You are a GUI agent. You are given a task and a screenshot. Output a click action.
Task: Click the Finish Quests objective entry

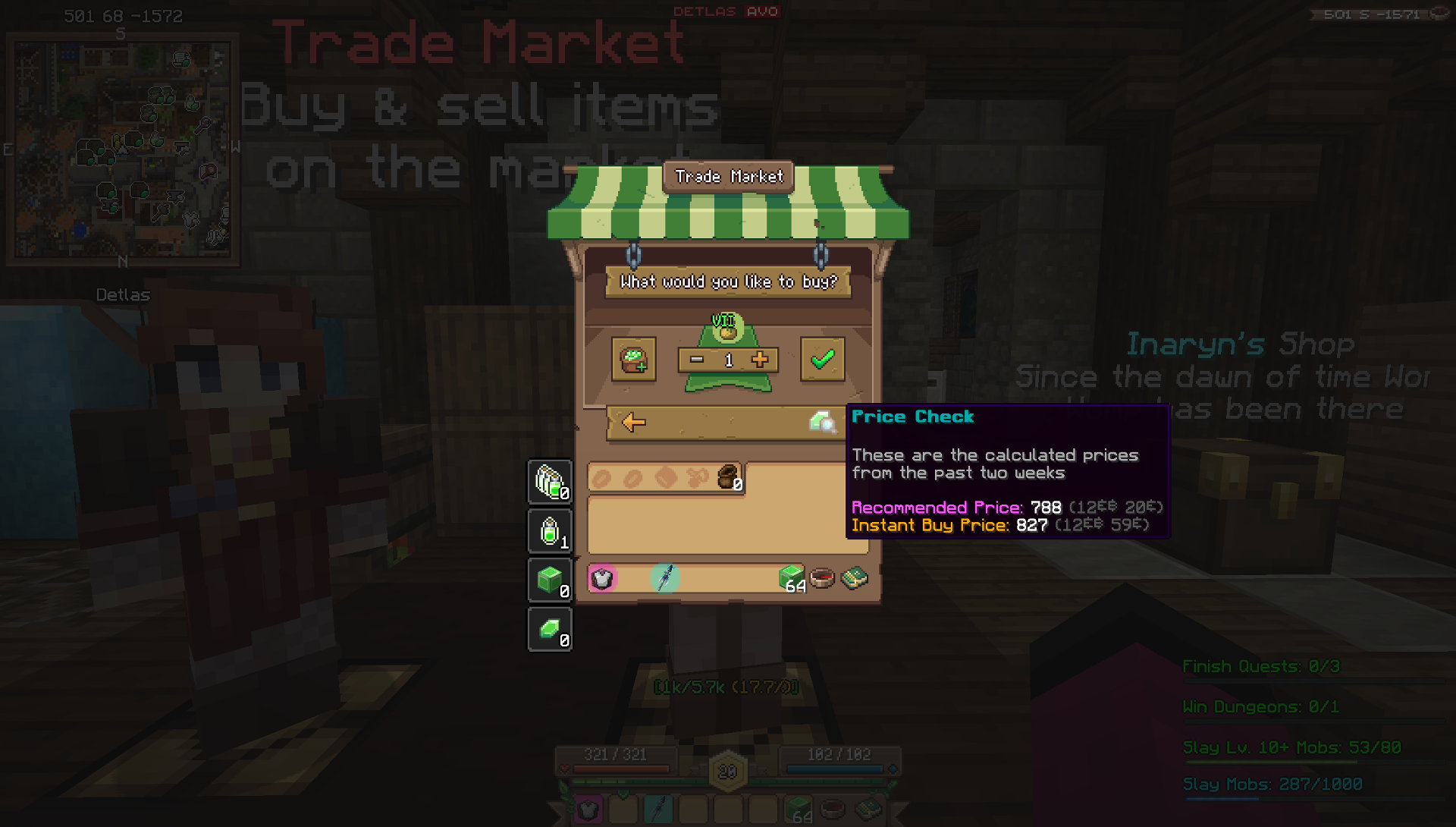click(1260, 666)
